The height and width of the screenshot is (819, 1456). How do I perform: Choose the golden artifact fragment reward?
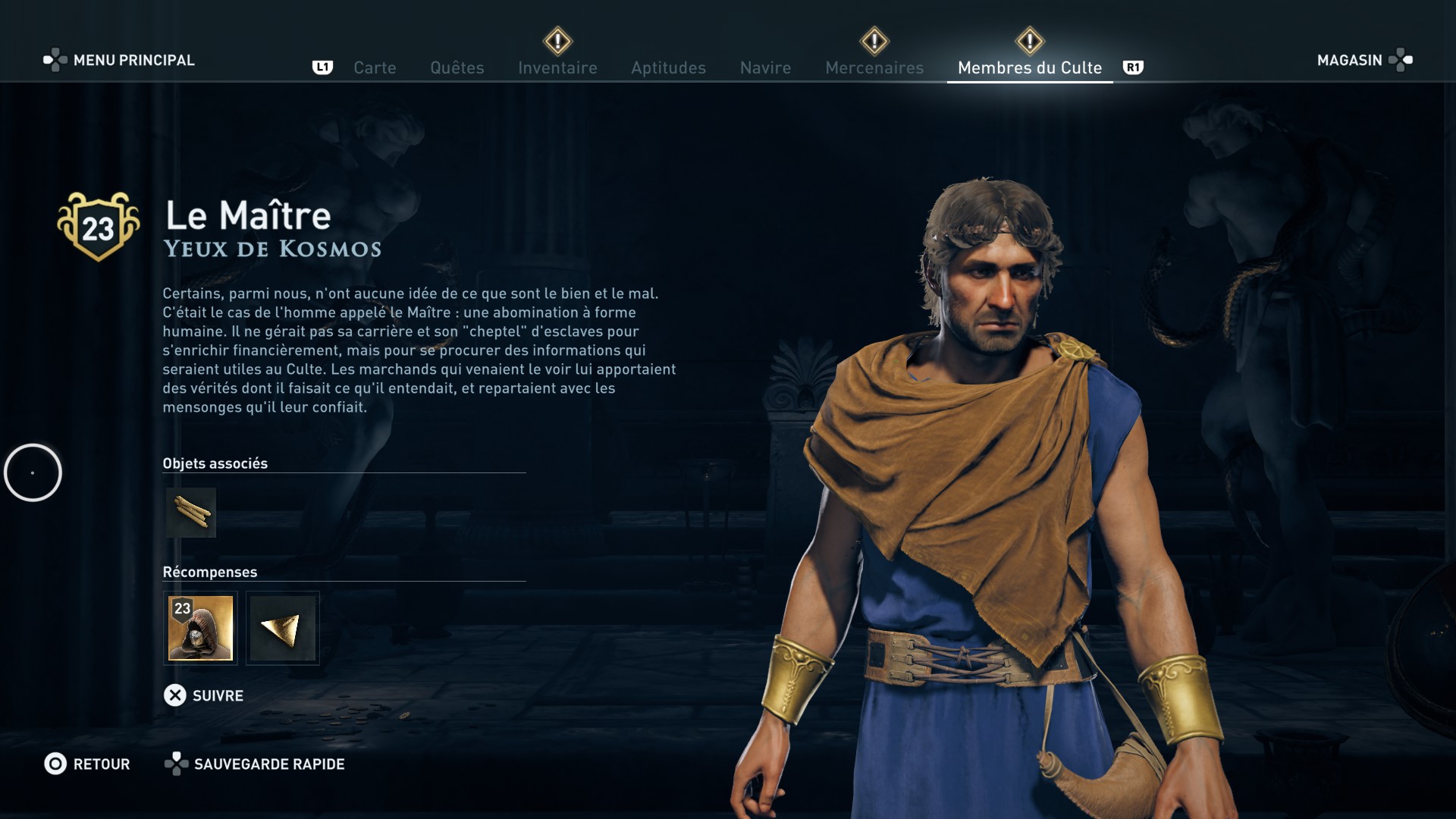coord(282,628)
